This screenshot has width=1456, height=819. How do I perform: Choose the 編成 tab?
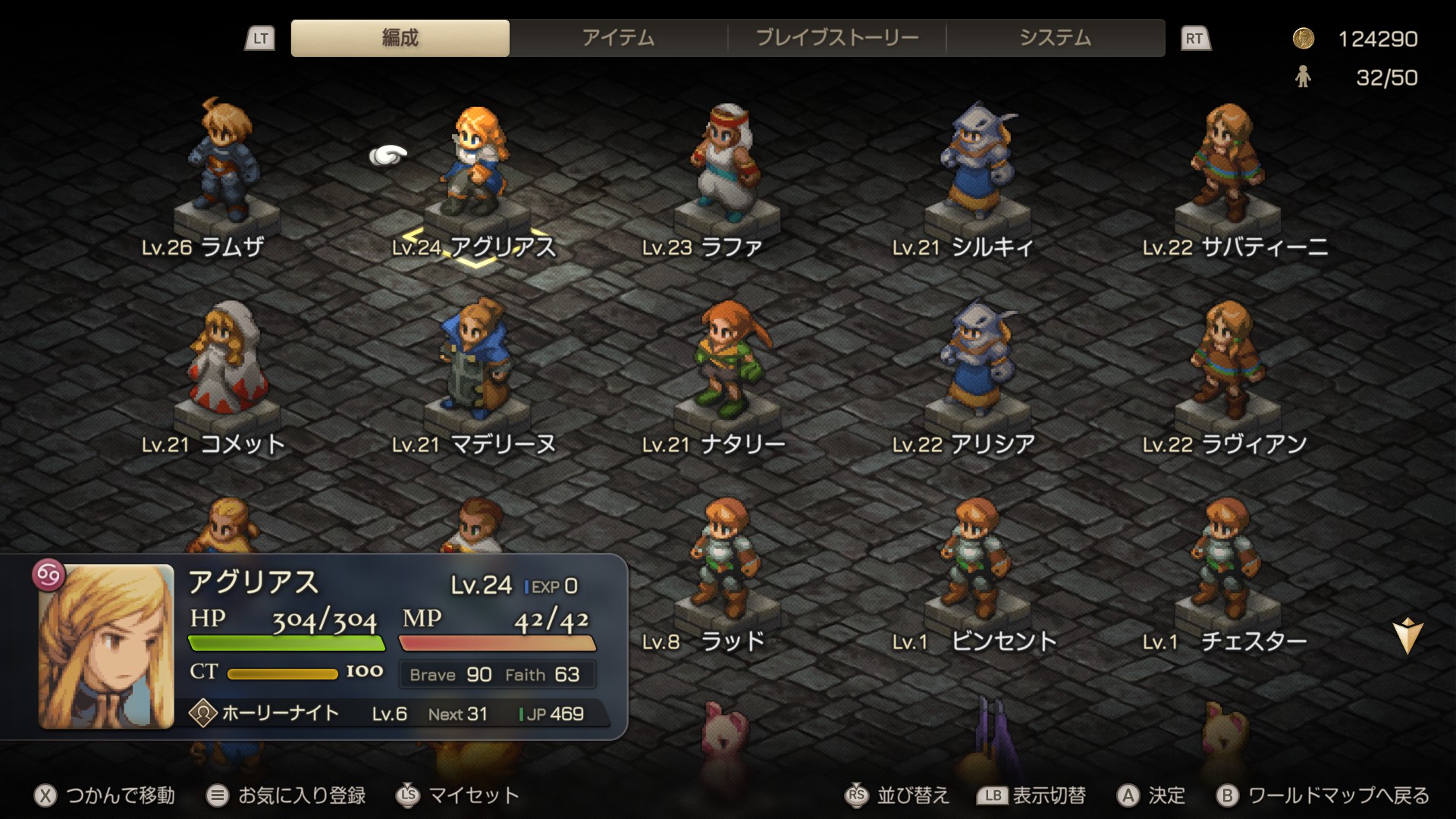pos(400,38)
